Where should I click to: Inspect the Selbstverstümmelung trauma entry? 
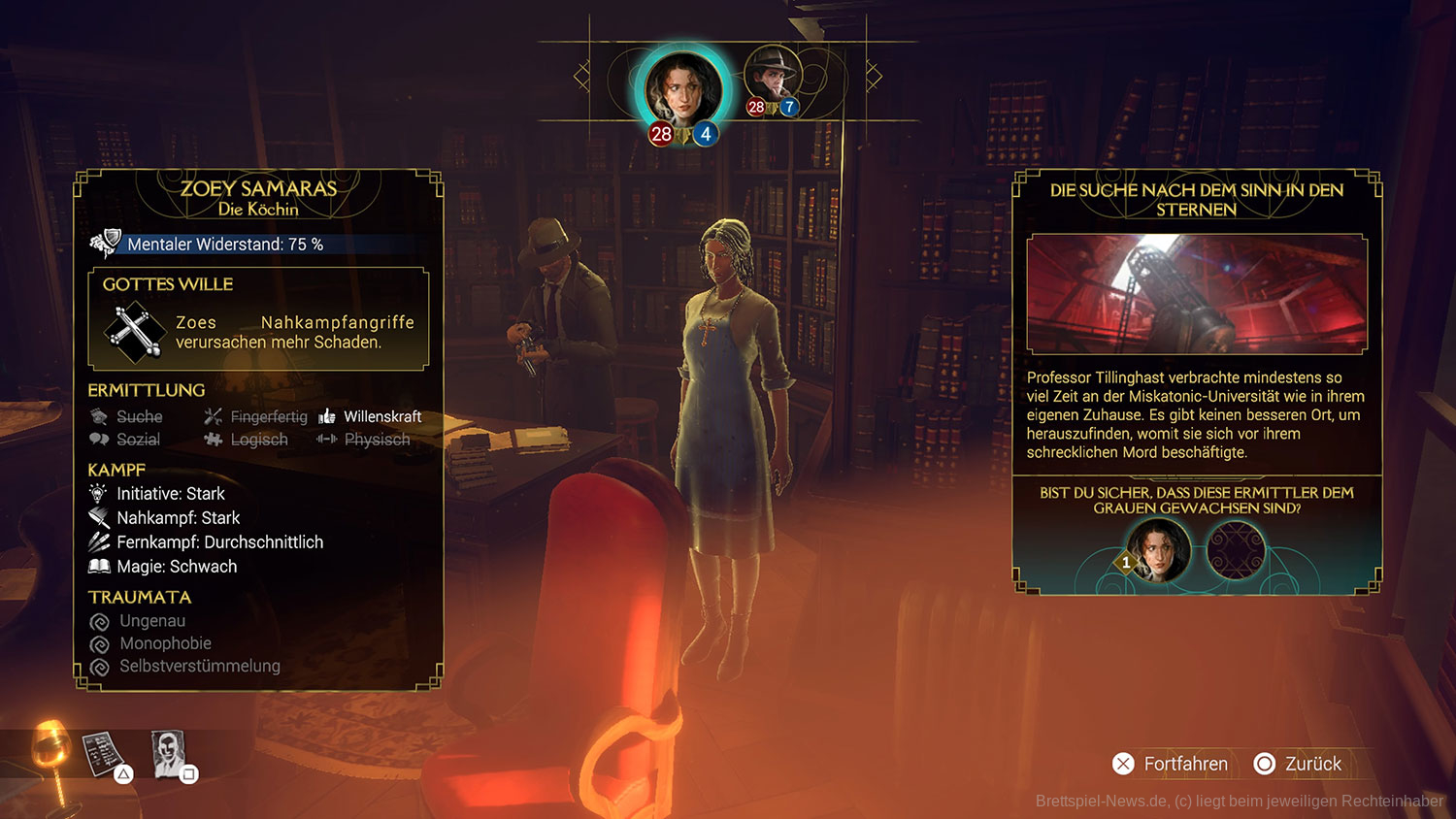pos(198,667)
